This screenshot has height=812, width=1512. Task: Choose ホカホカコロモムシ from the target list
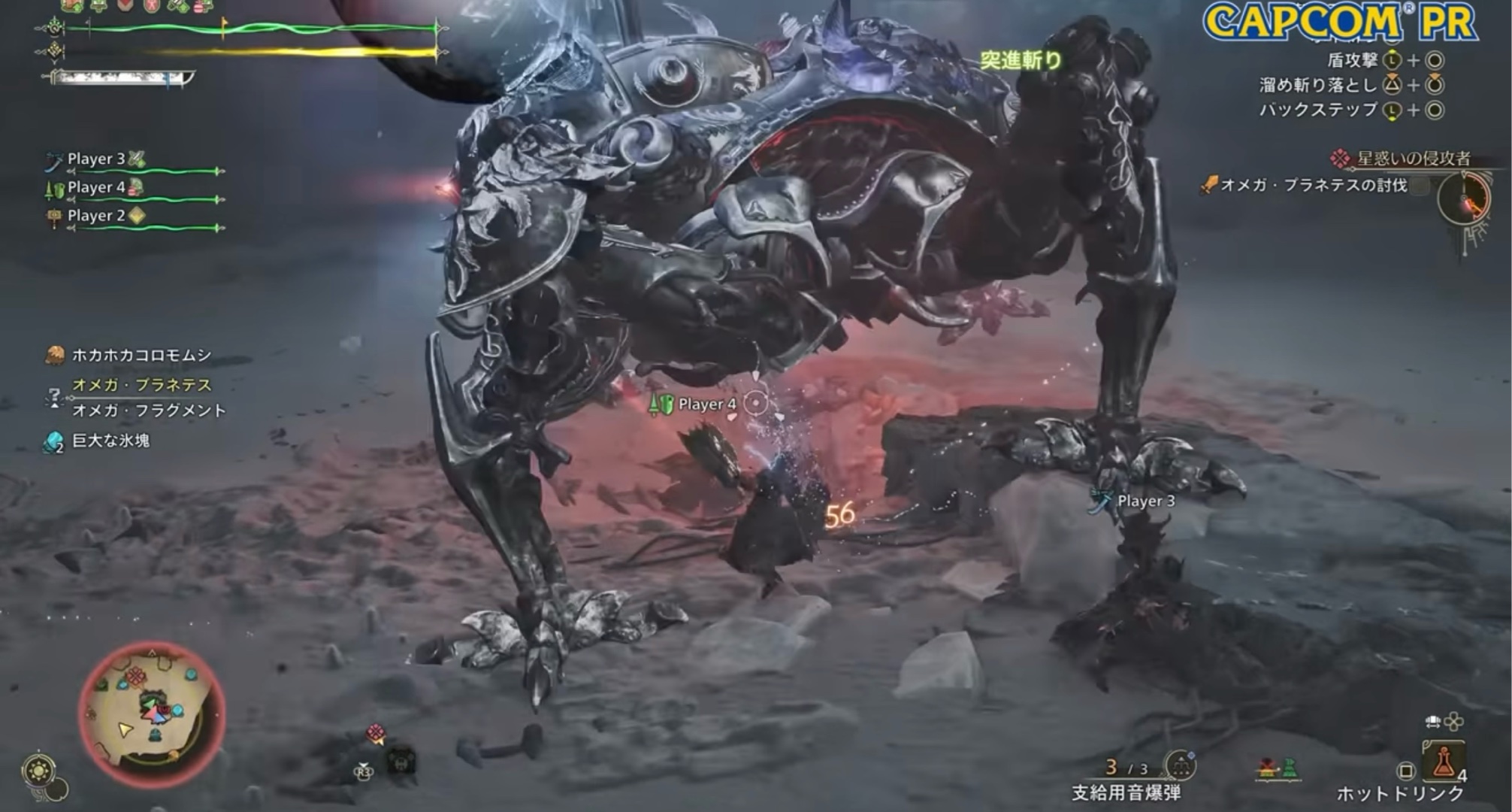pyautogui.click(x=141, y=355)
